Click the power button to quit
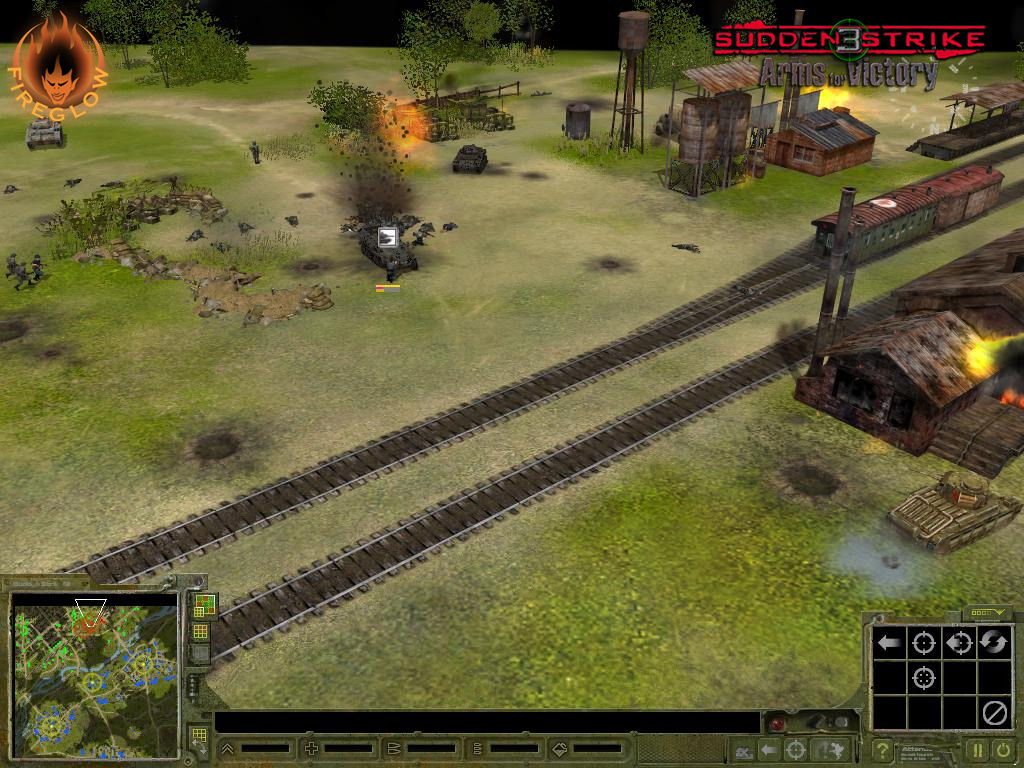Screen dimensions: 1024x768 pos(1003,749)
